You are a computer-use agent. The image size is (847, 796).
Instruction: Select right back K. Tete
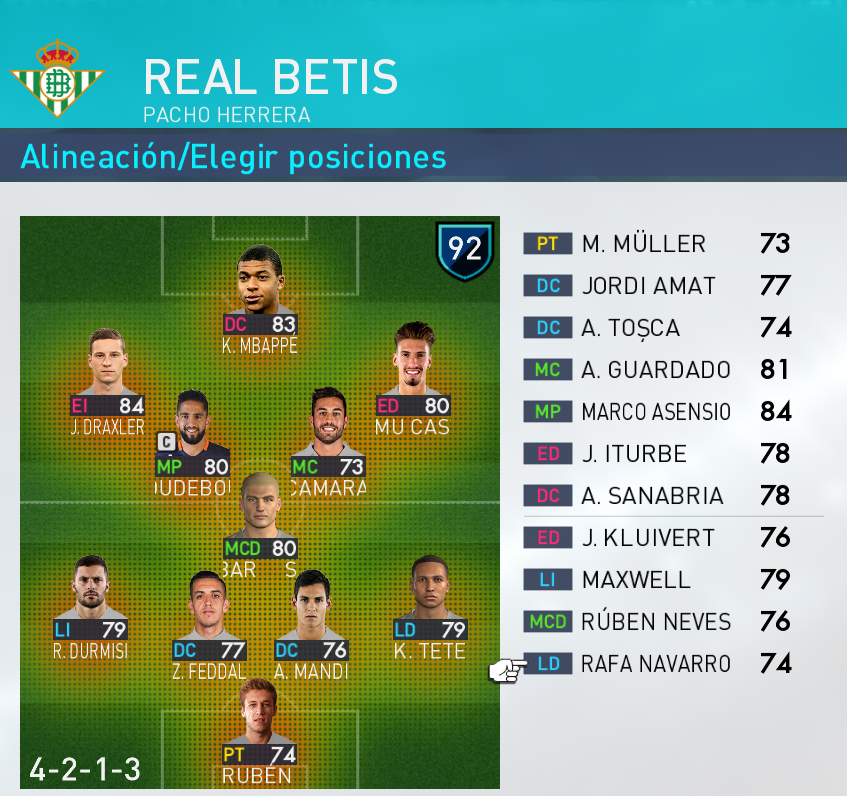coord(429,598)
